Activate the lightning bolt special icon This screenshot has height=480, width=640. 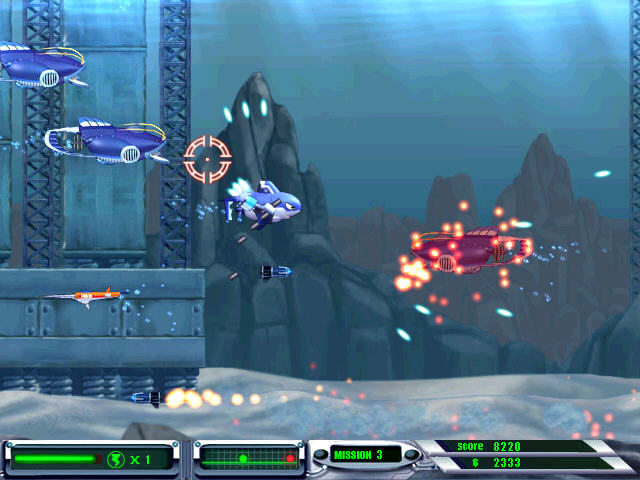116,459
